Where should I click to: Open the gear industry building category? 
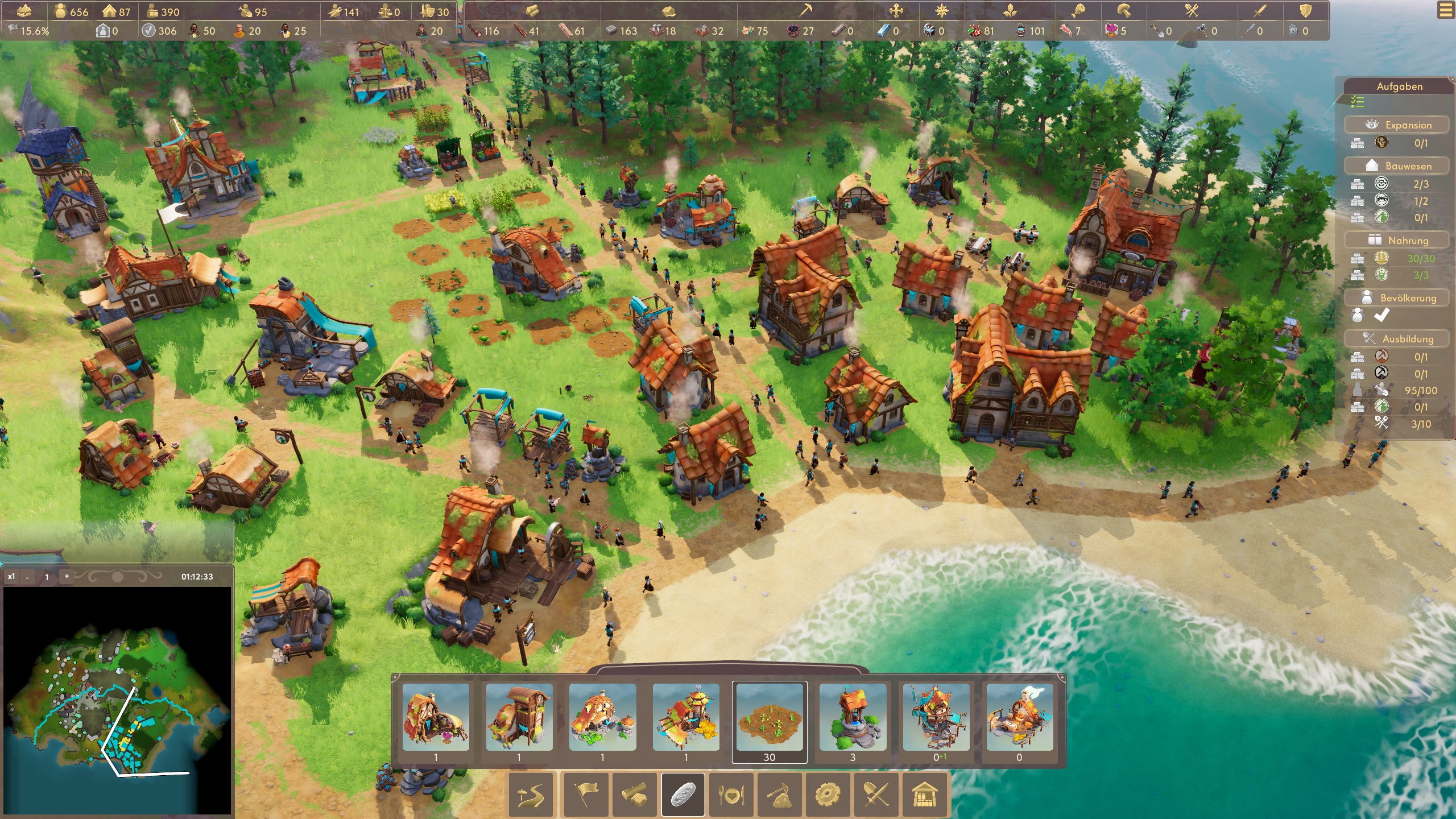coord(827,795)
